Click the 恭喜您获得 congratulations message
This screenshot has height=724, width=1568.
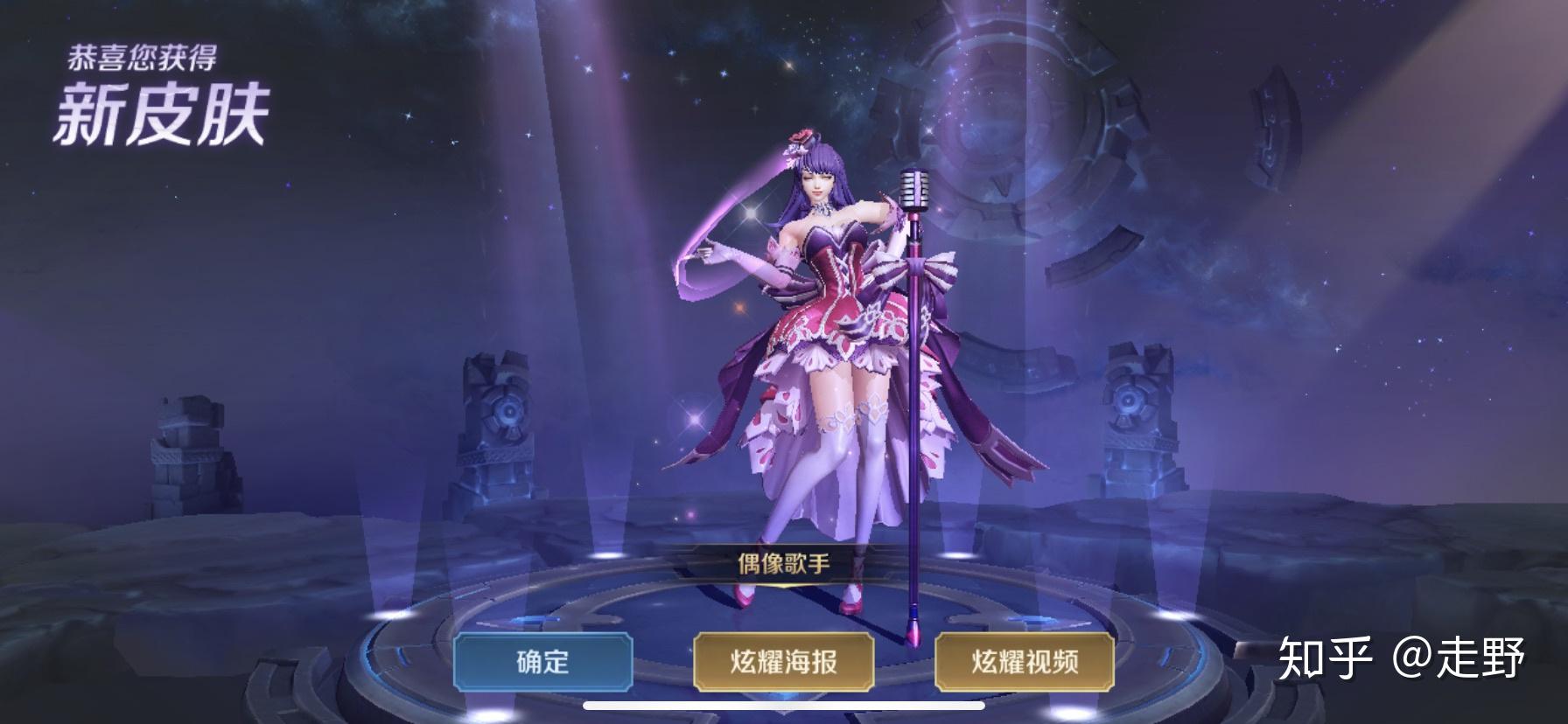[x=146, y=55]
